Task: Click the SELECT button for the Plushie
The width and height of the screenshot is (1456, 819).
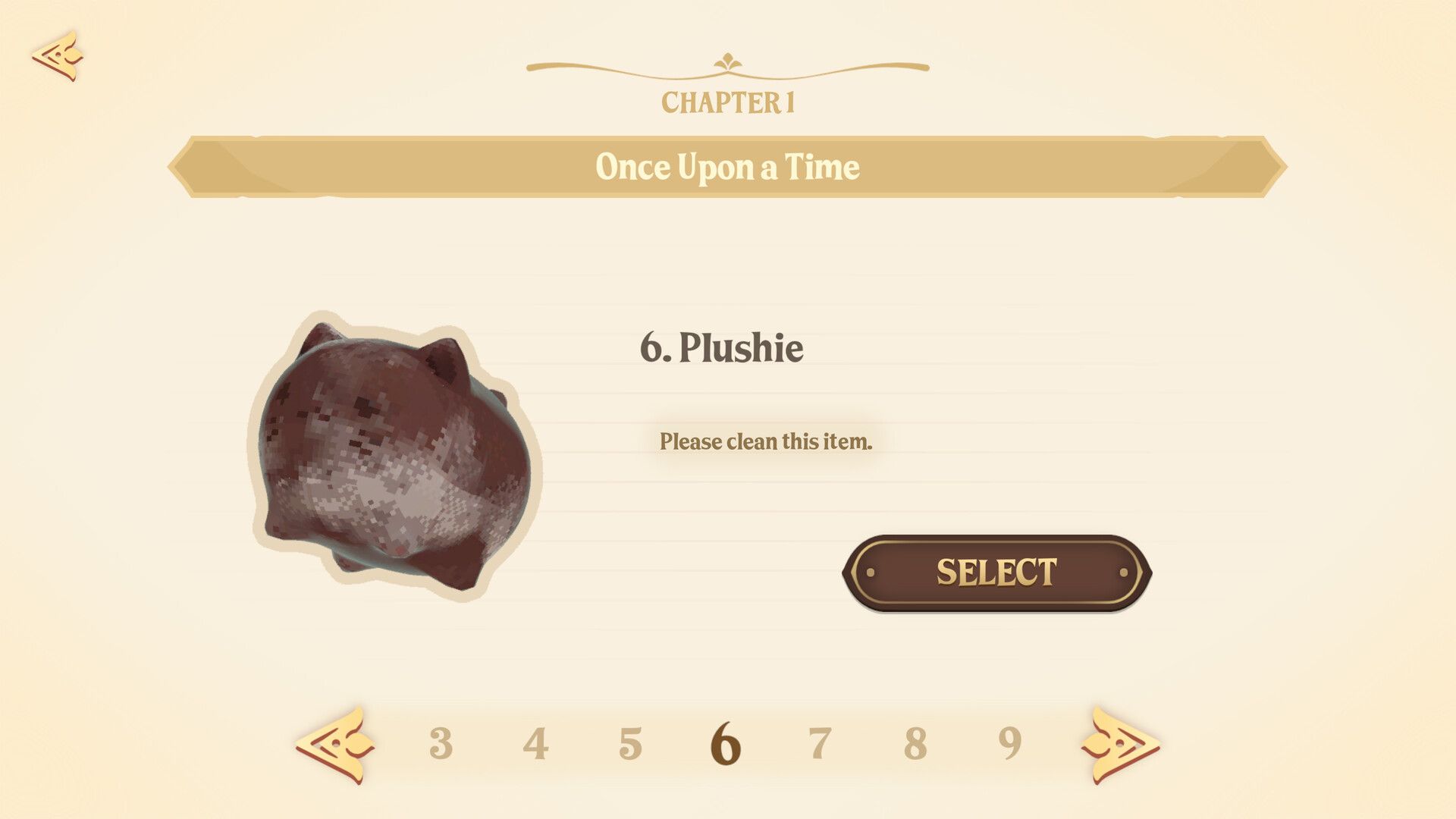Action: point(996,573)
